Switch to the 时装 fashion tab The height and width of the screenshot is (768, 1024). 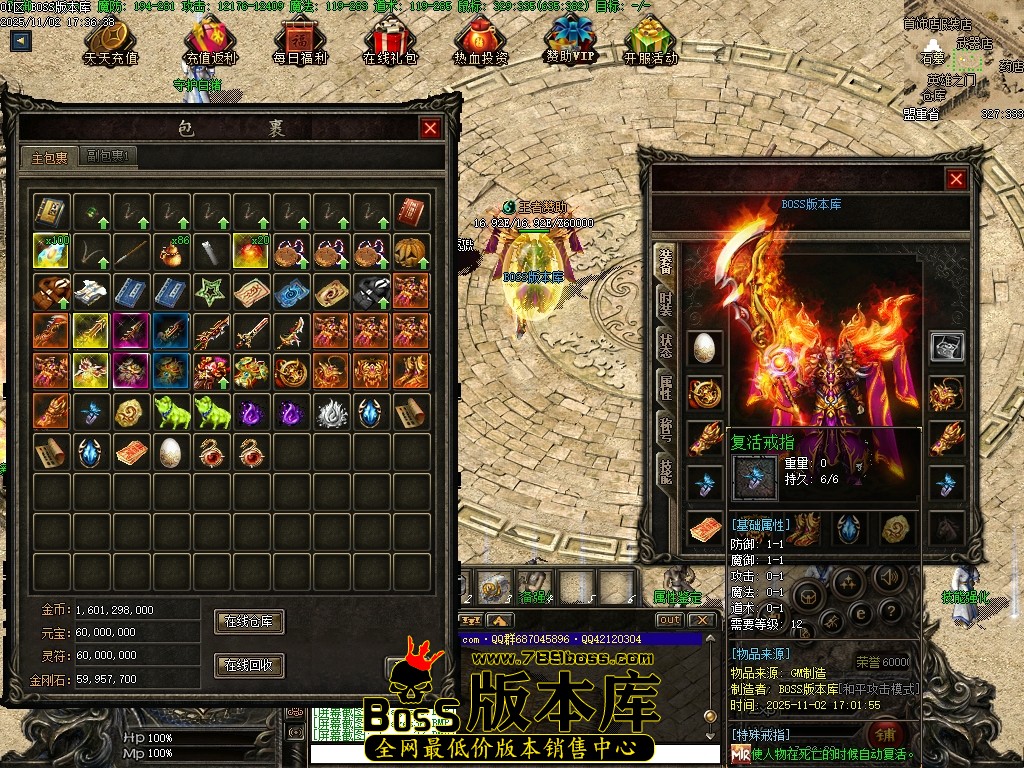665,304
